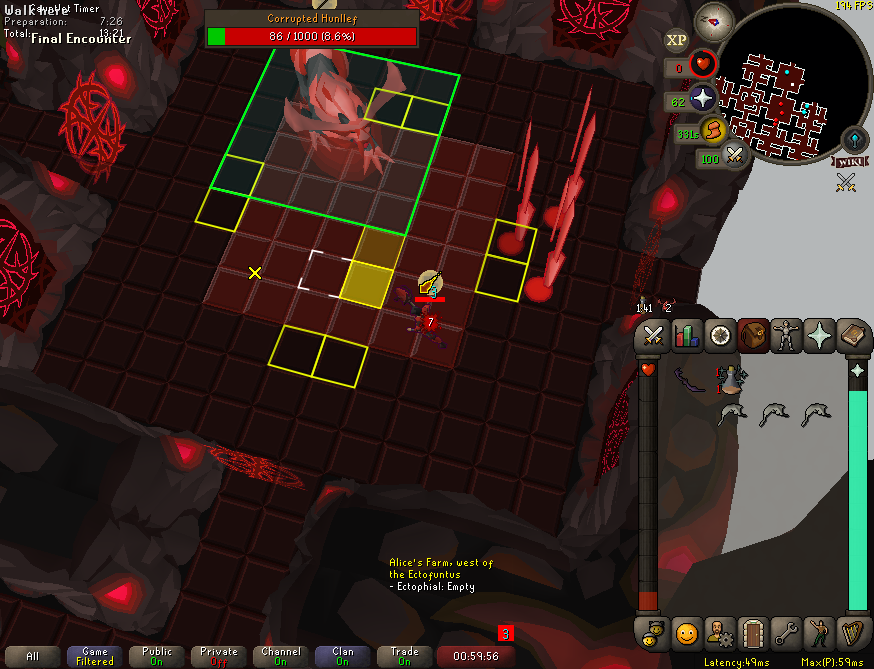Open the Emotes tab

click(819, 633)
